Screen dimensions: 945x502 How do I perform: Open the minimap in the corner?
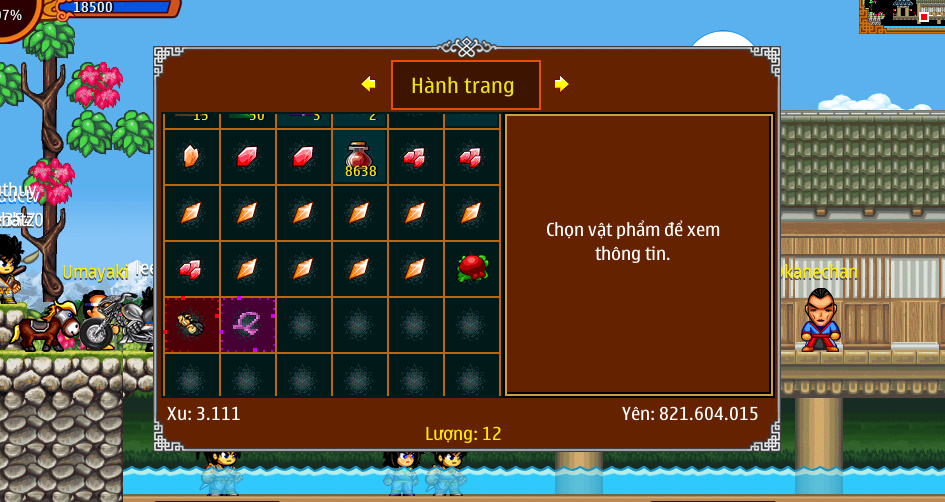point(901,16)
